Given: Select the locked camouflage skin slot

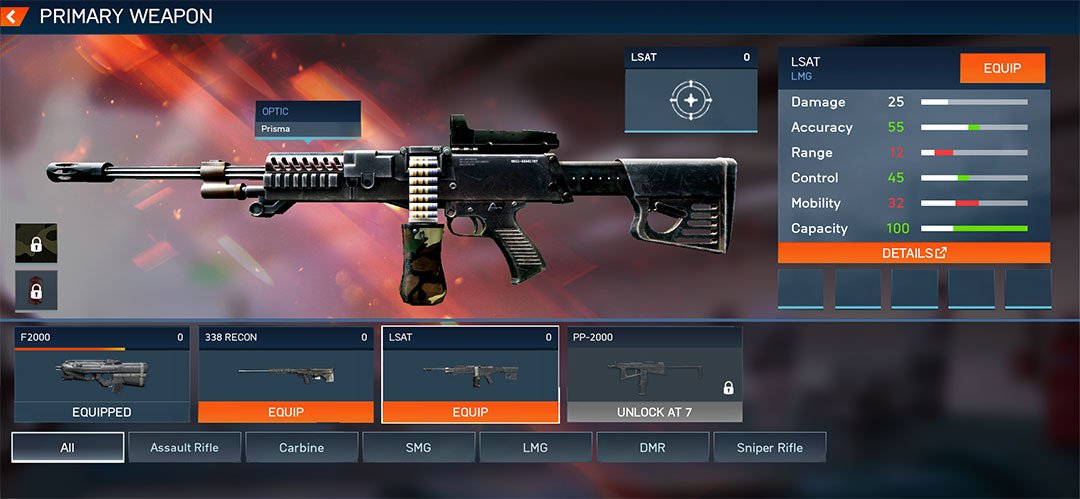Looking at the screenshot, I should tap(36, 243).
